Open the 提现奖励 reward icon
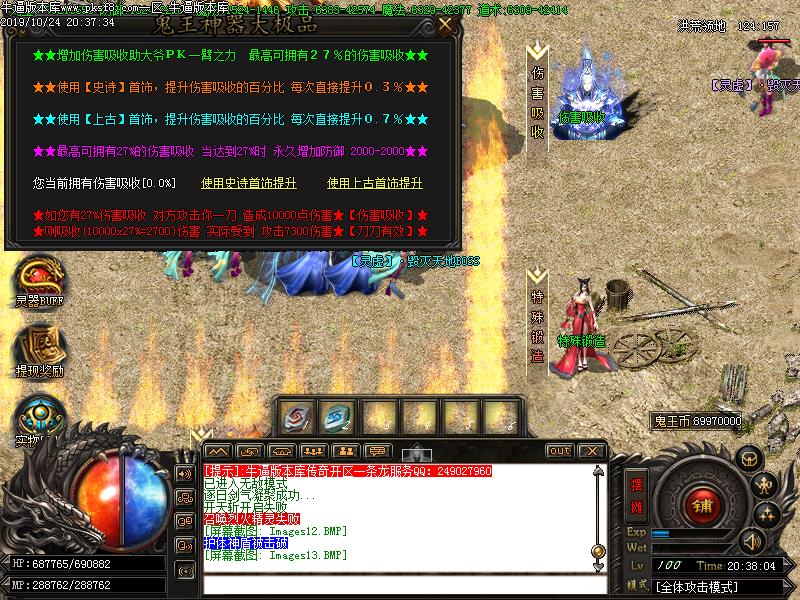Viewport: 800px width, 600px height. (x=39, y=346)
